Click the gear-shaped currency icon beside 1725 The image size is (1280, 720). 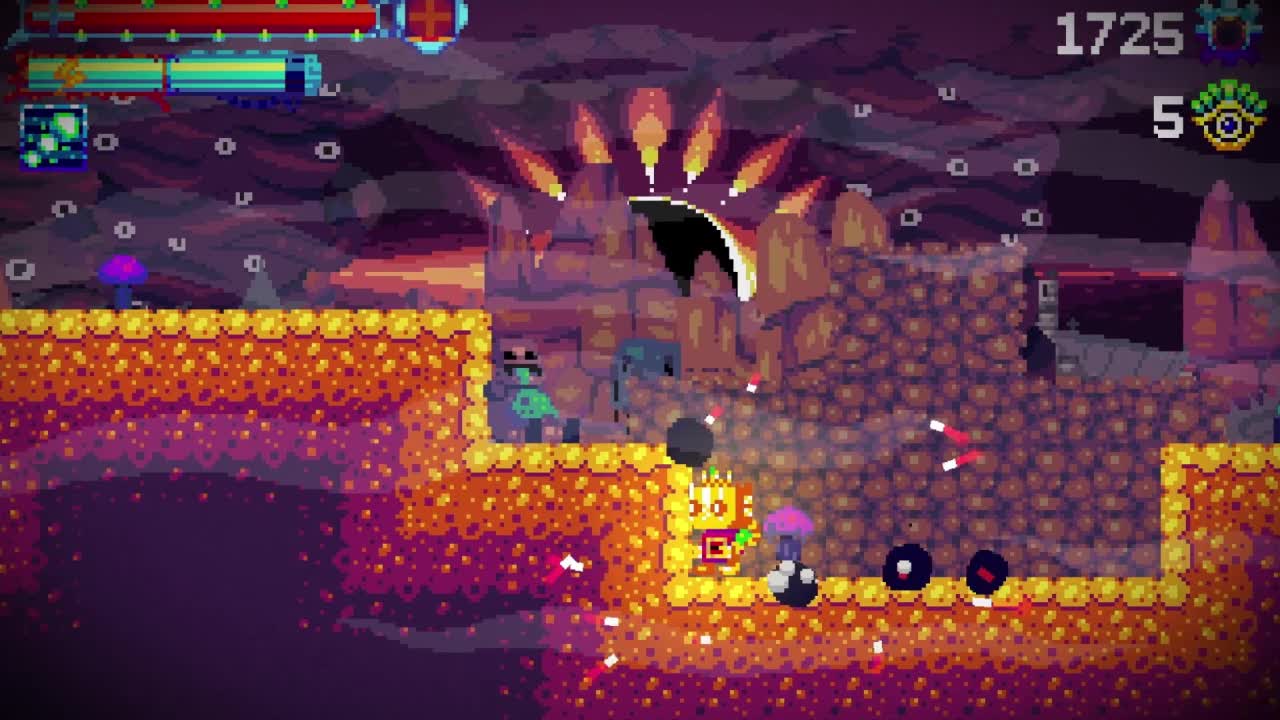tap(1226, 30)
